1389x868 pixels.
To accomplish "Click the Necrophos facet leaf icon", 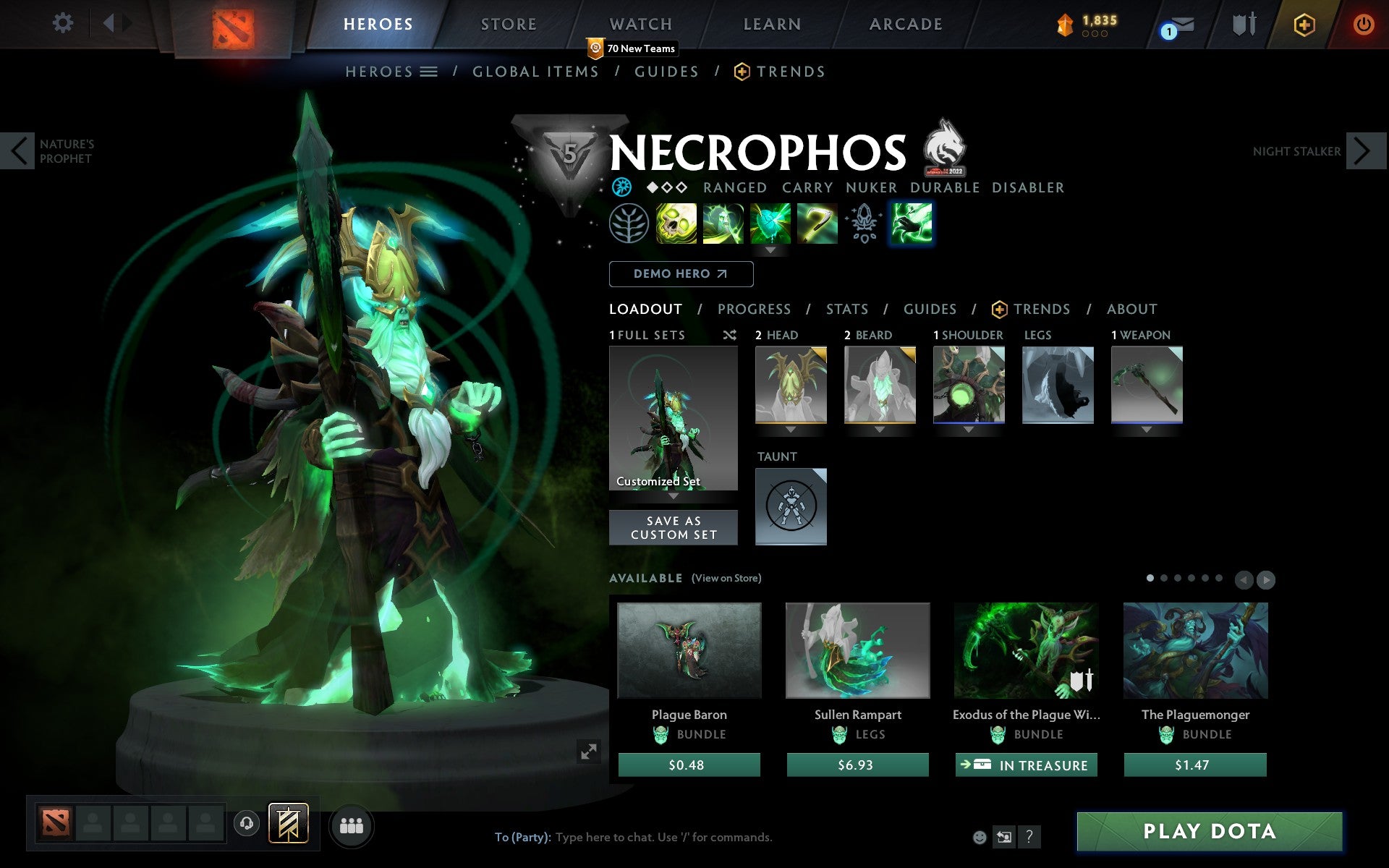I will click(x=629, y=224).
